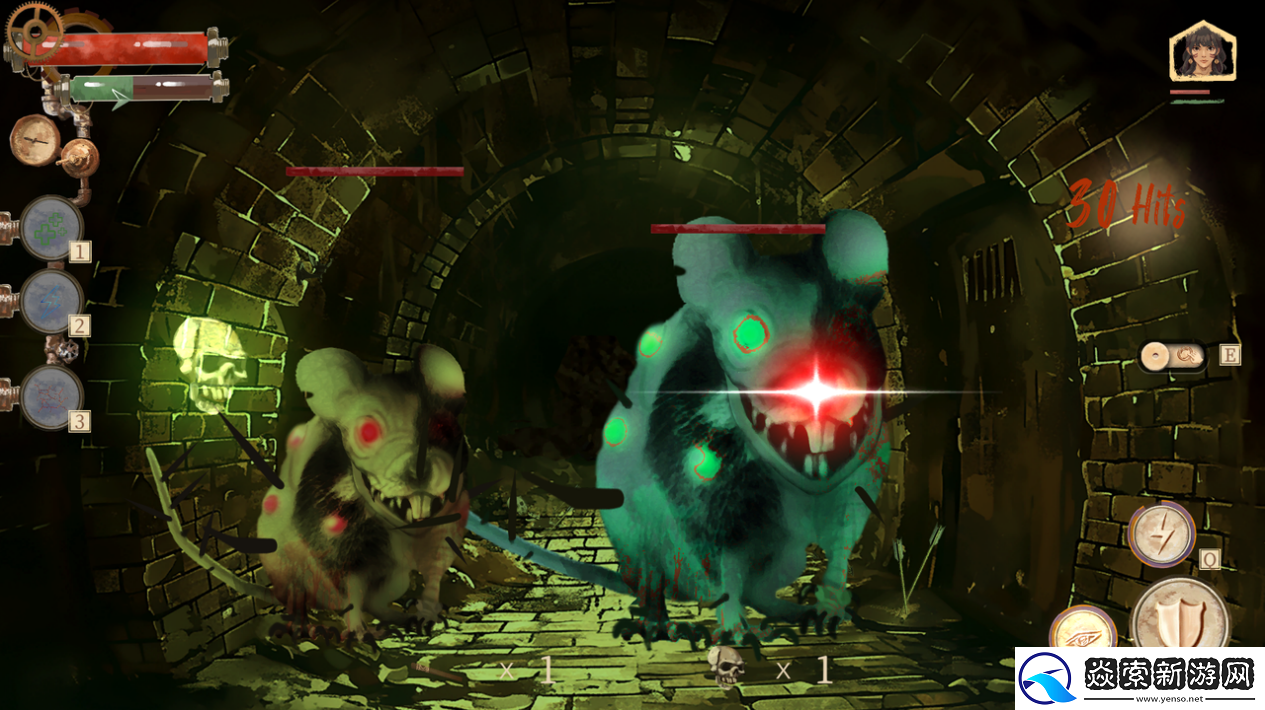This screenshot has width=1265, height=710.
Task: Activate the round lightning slash ability button
Action: (1162, 534)
